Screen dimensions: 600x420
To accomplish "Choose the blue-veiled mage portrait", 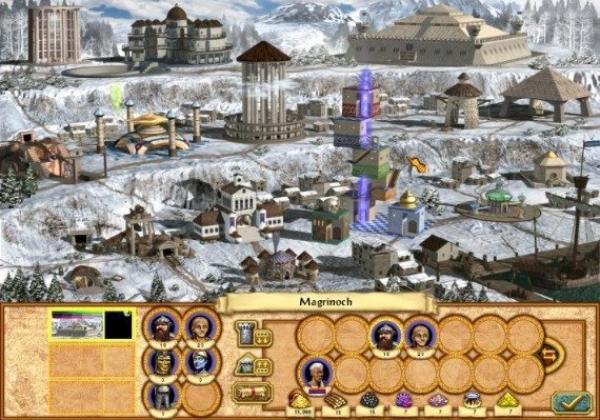I will 201,360.
